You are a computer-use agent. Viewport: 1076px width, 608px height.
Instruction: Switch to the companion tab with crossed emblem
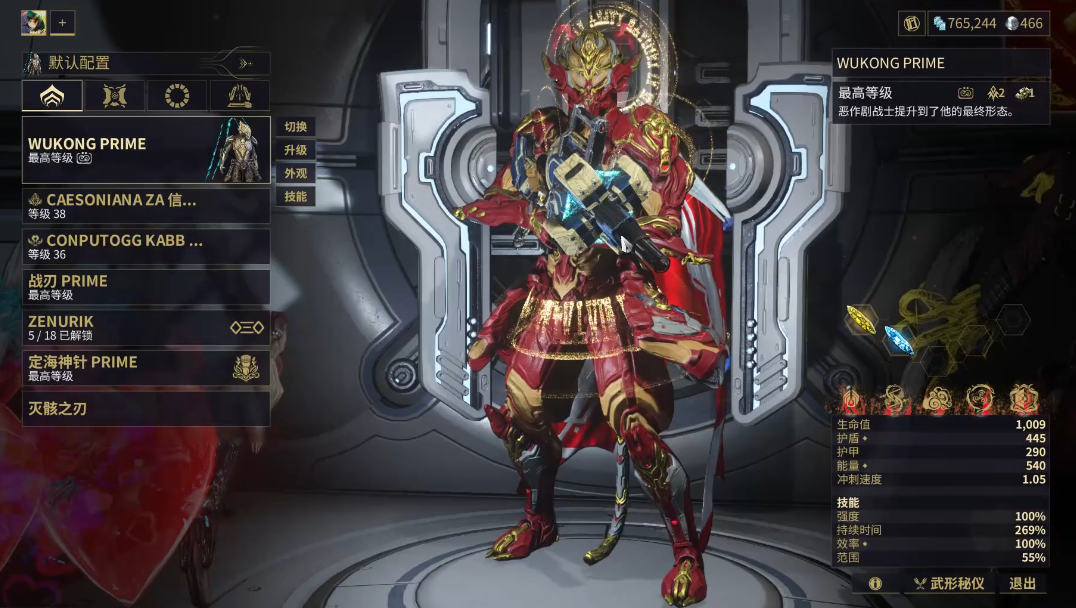[x=114, y=96]
